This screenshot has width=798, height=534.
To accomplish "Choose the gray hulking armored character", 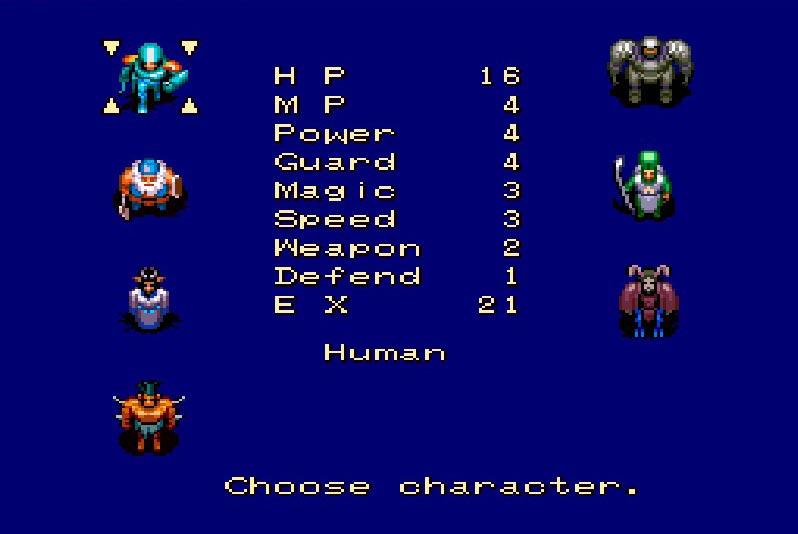I will 649,70.
